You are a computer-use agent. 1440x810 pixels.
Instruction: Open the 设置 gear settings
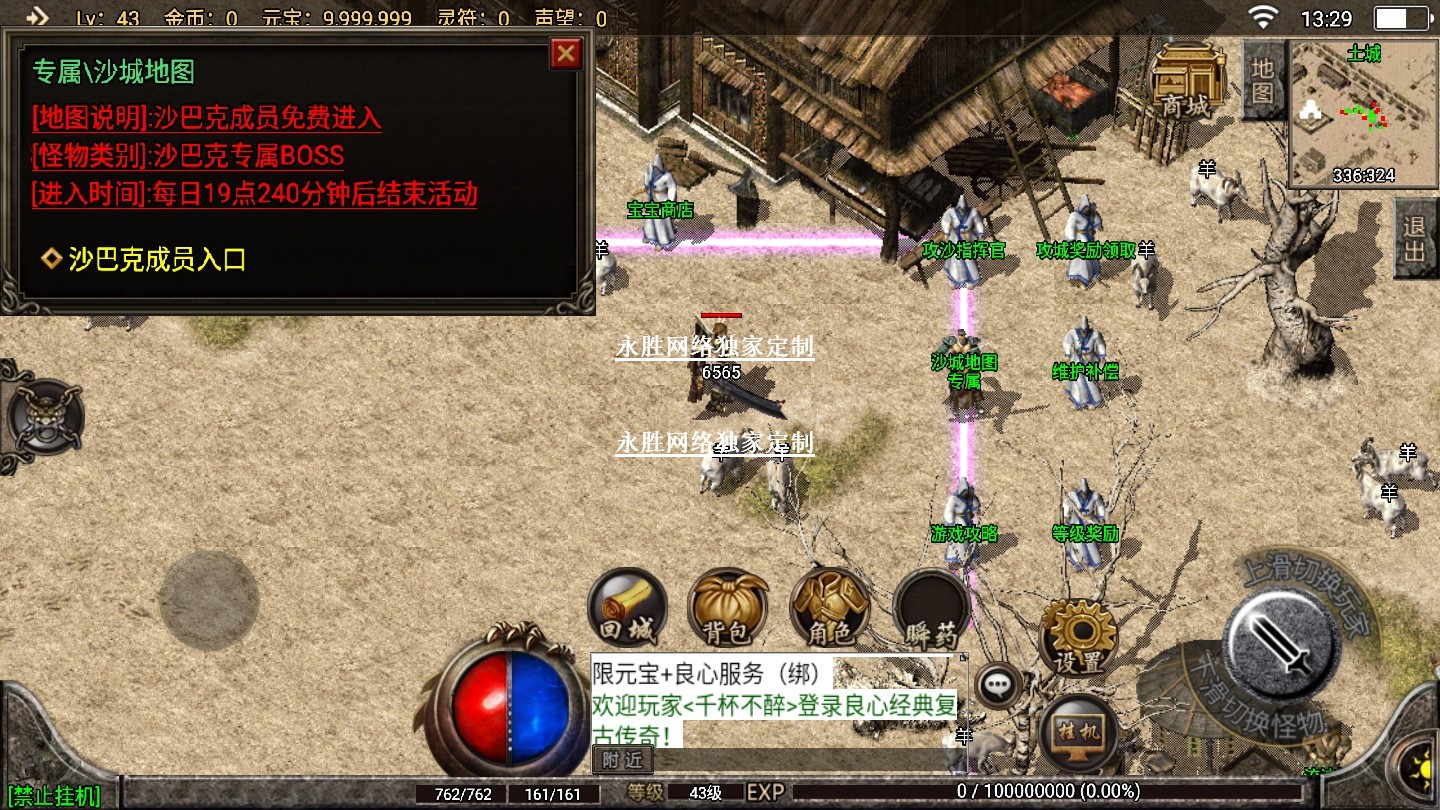[1078, 636]
